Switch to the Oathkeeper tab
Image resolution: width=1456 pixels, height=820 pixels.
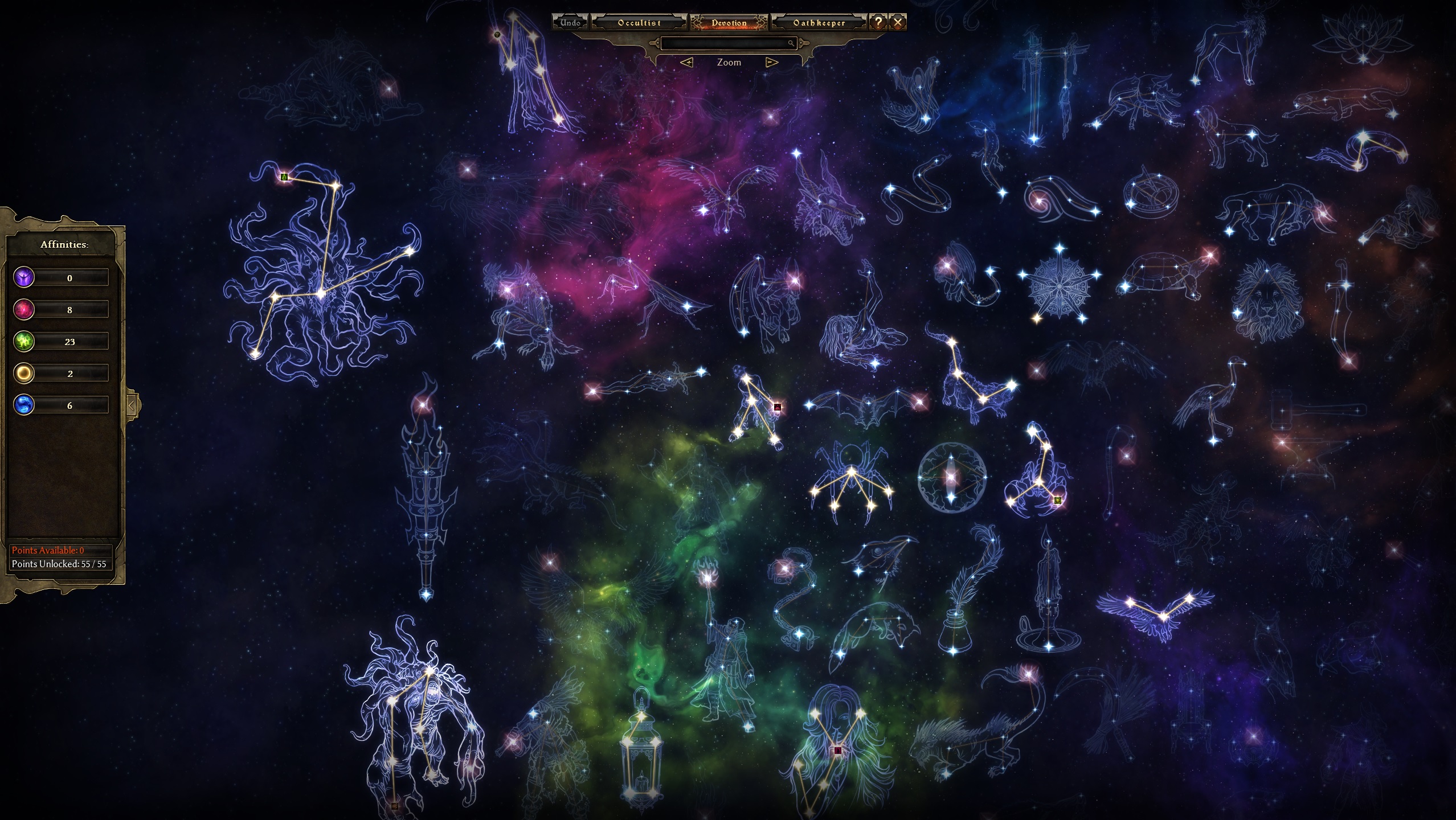[819, 23]
